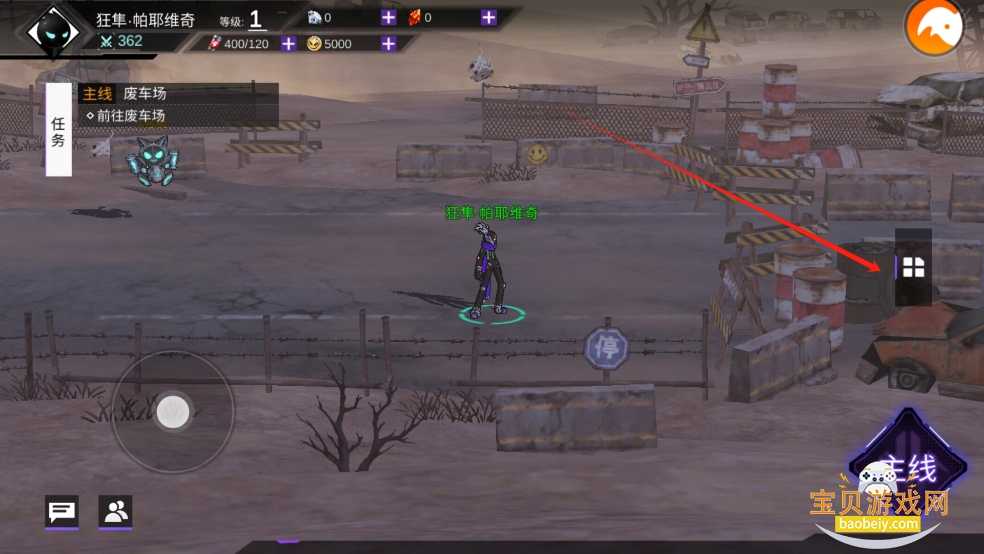Open the four-square grid menu

(x=913, y=267)
